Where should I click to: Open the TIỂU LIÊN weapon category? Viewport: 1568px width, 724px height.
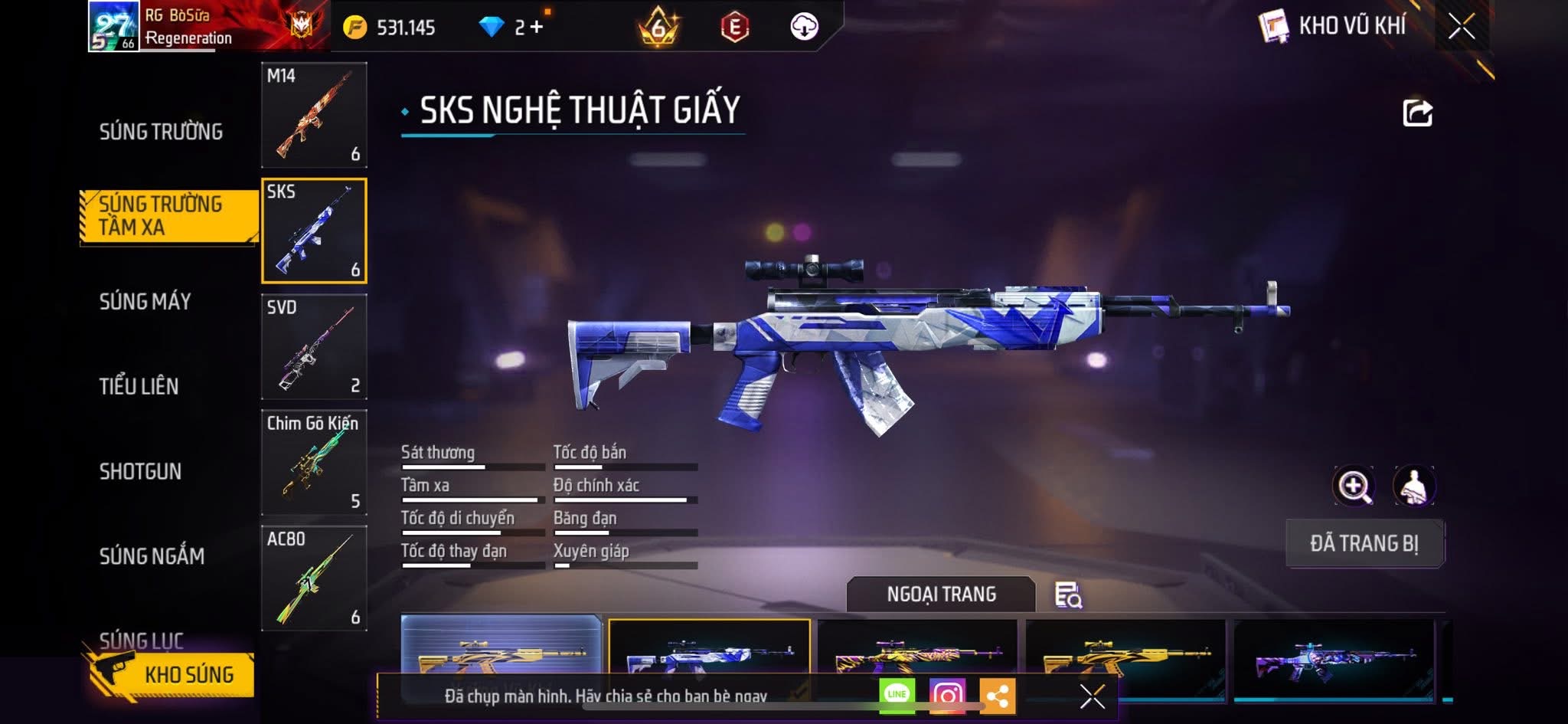(139, 386)
